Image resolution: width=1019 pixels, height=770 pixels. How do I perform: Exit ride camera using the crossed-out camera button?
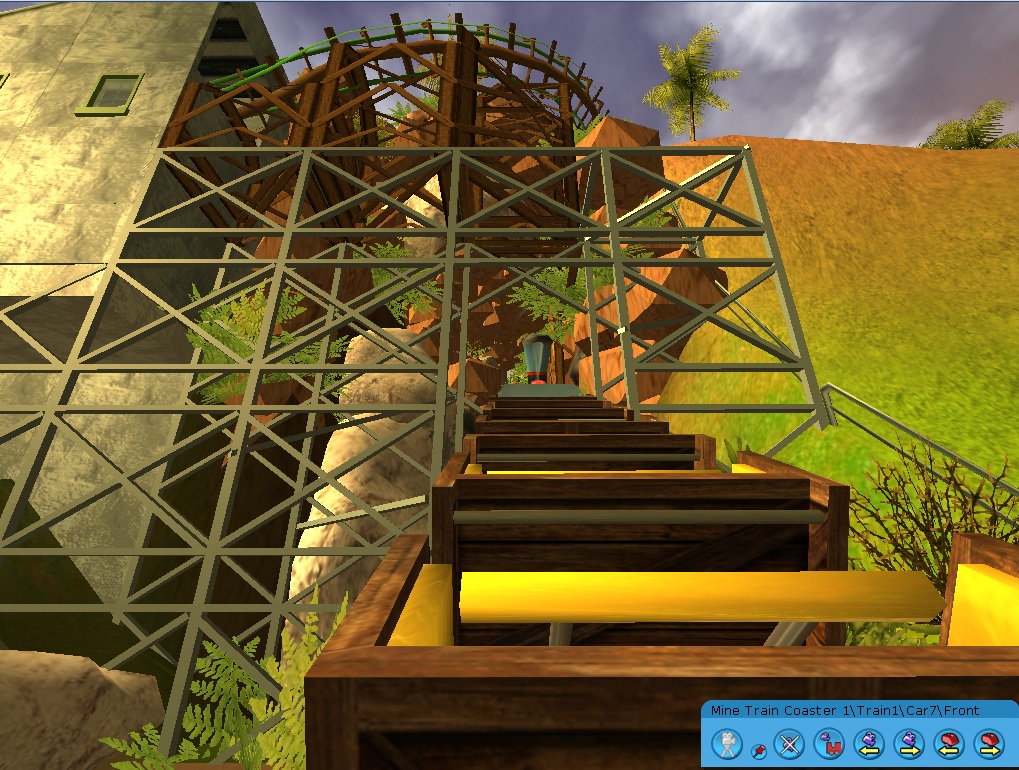pyautogui.click(x=790, y=743)
